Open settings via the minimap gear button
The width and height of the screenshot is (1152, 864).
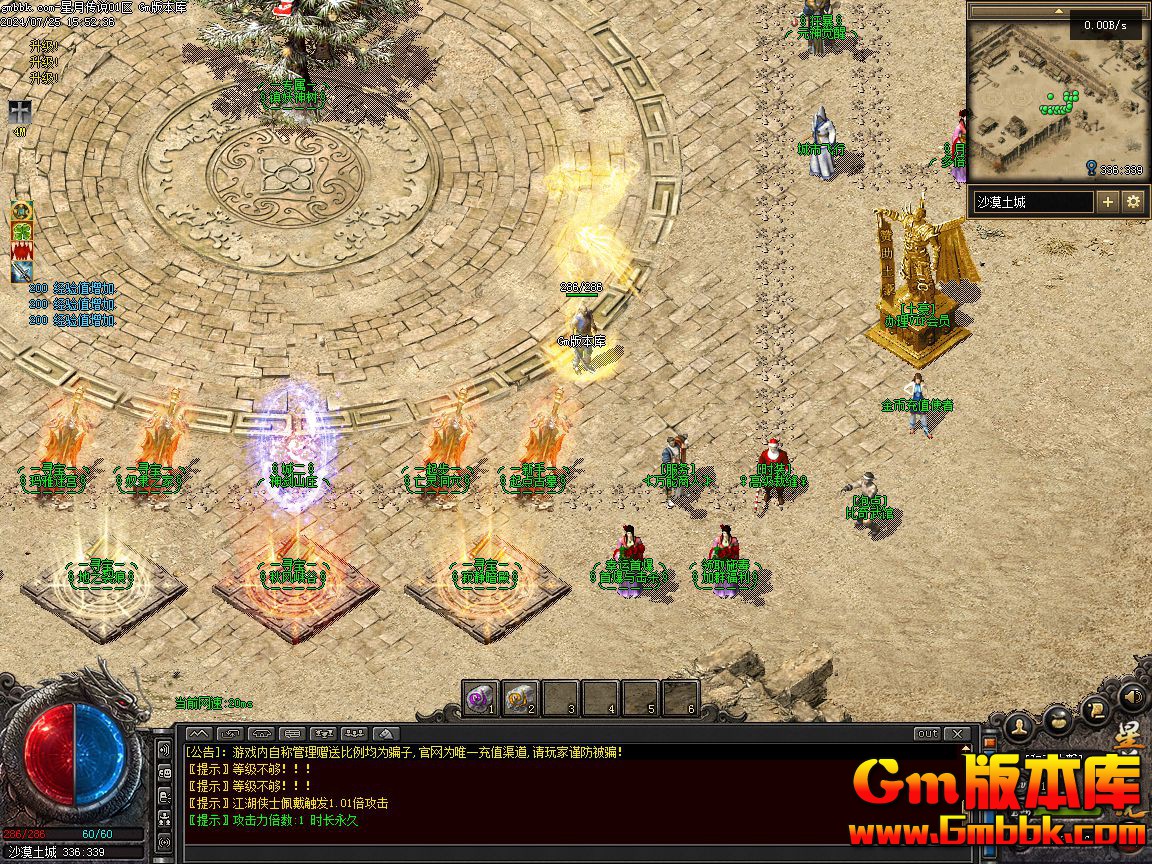click(1133, 202)
